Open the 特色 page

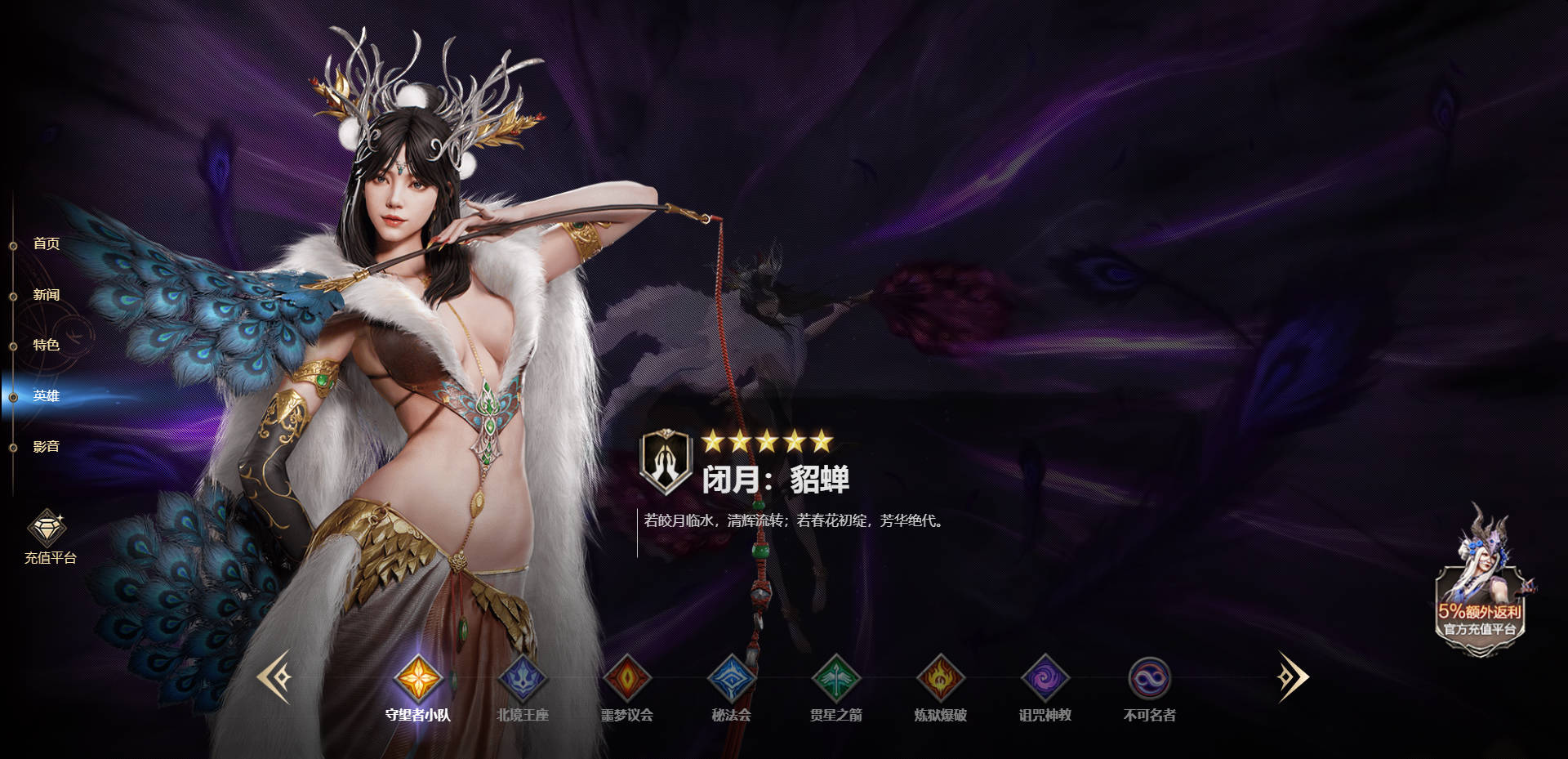tap(45, 345)
